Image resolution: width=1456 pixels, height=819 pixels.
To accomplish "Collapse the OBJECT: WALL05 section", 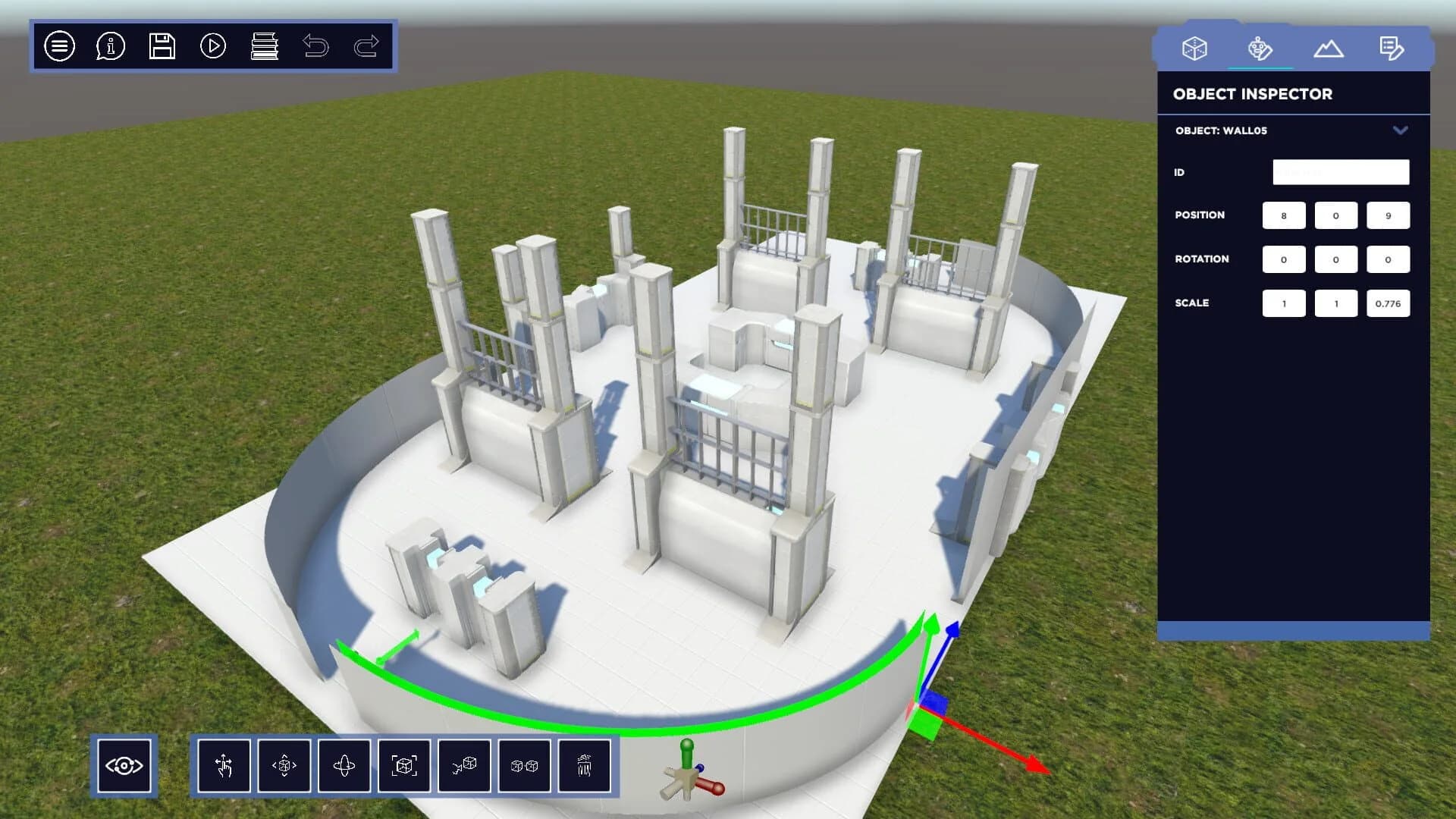I will (x=1399, y=130).
